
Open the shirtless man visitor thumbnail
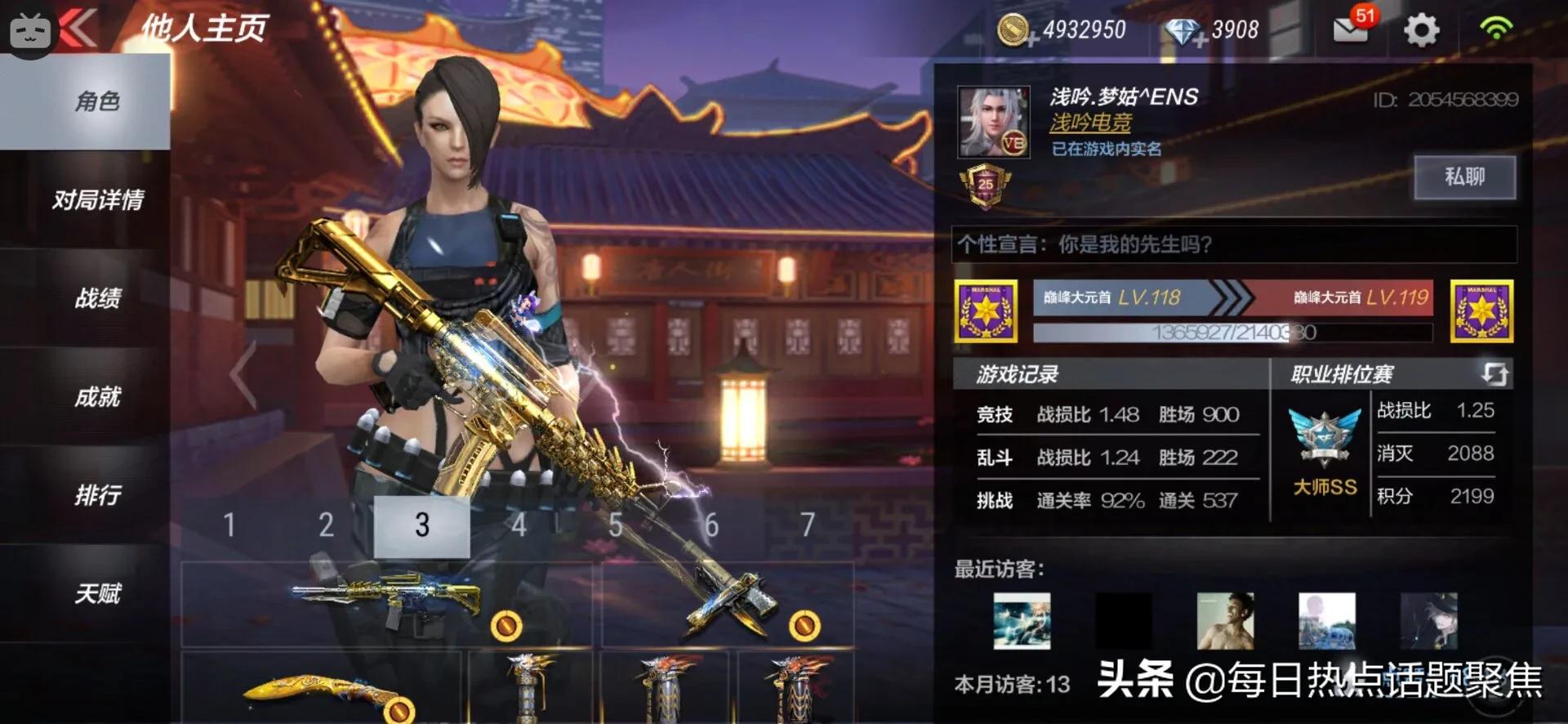click(x=1225, y=621)
